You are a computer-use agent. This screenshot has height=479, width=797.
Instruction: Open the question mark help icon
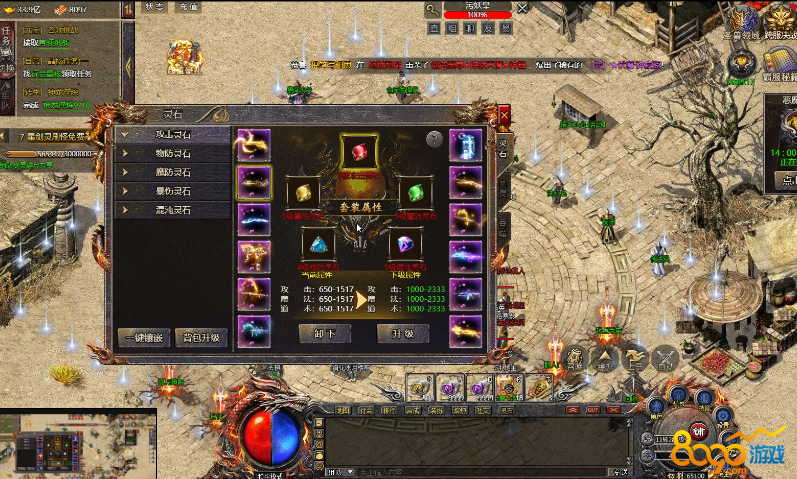click(x=434, y=140)
